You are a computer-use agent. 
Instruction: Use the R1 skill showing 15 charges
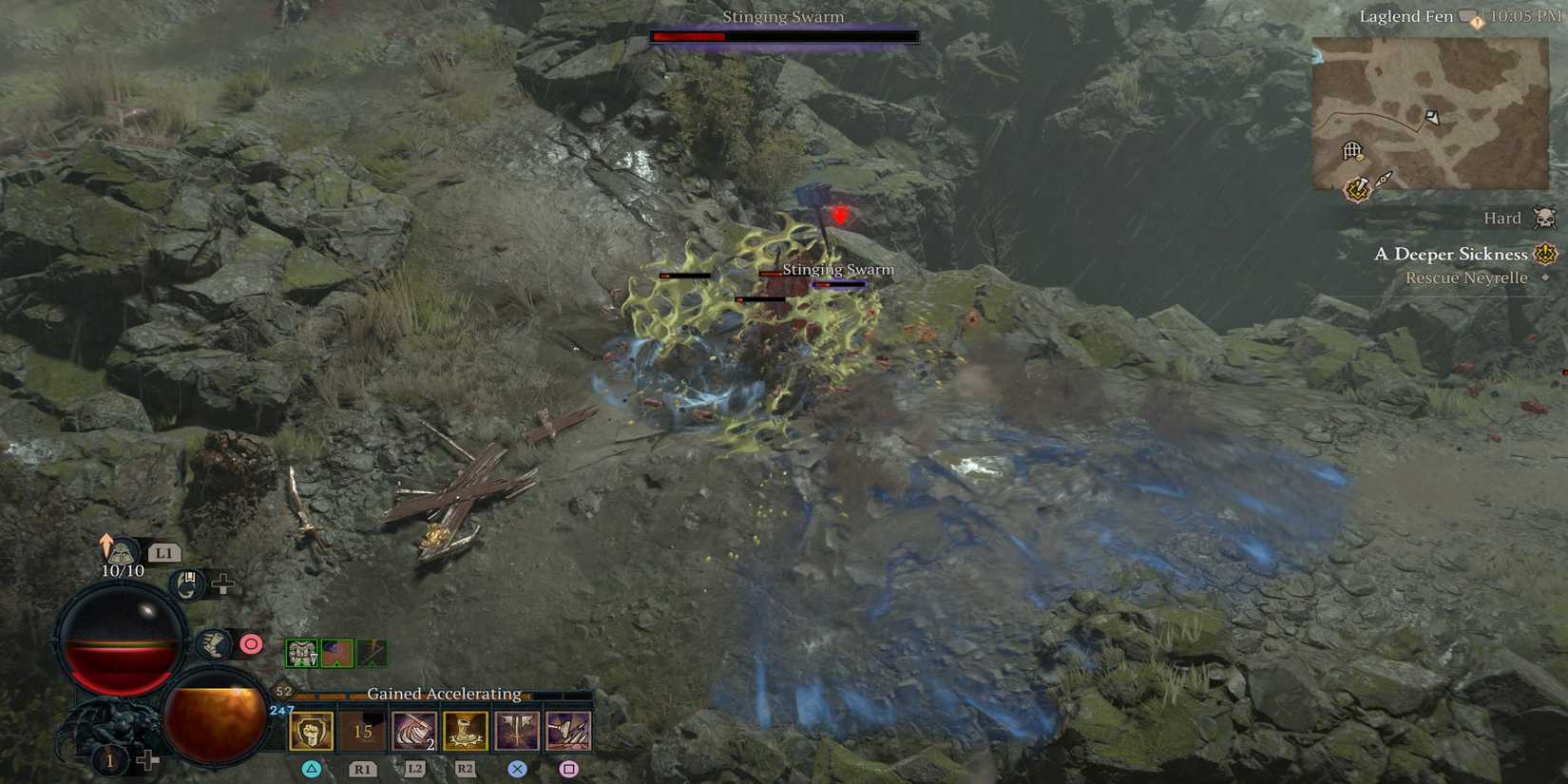[361, 731]
